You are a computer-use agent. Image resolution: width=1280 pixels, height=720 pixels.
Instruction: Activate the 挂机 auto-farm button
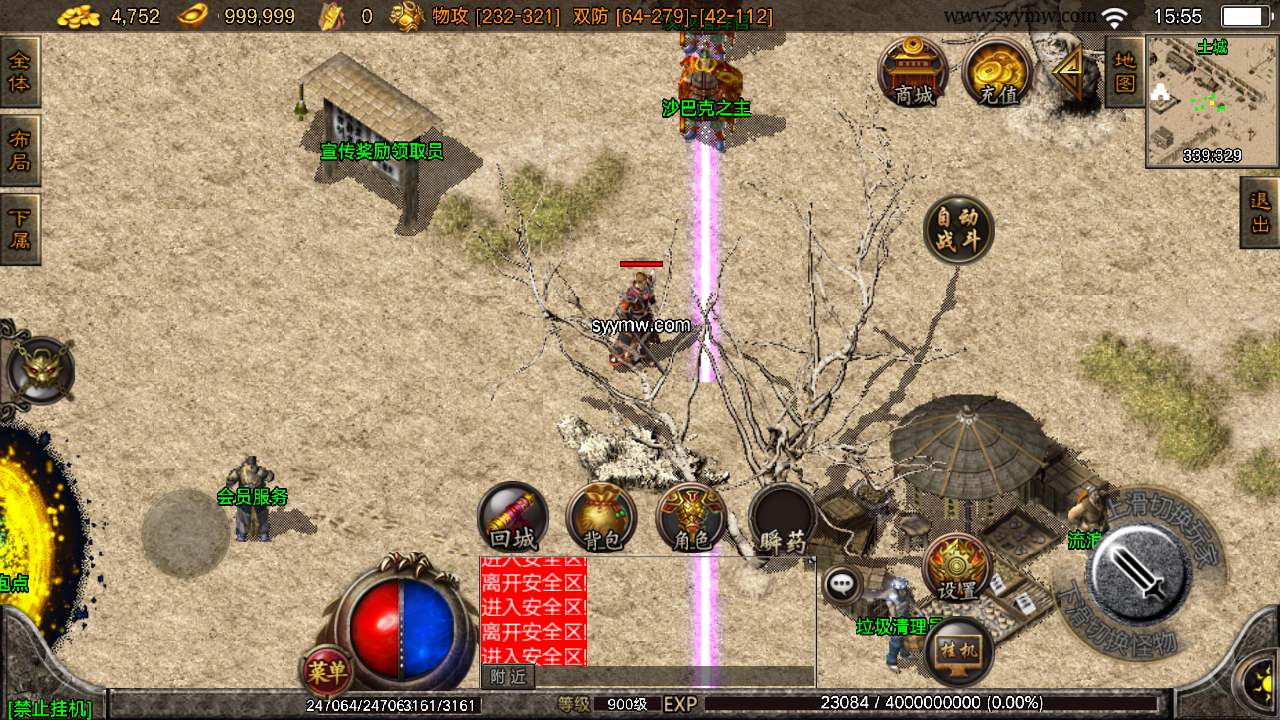[x=958, y=652]
